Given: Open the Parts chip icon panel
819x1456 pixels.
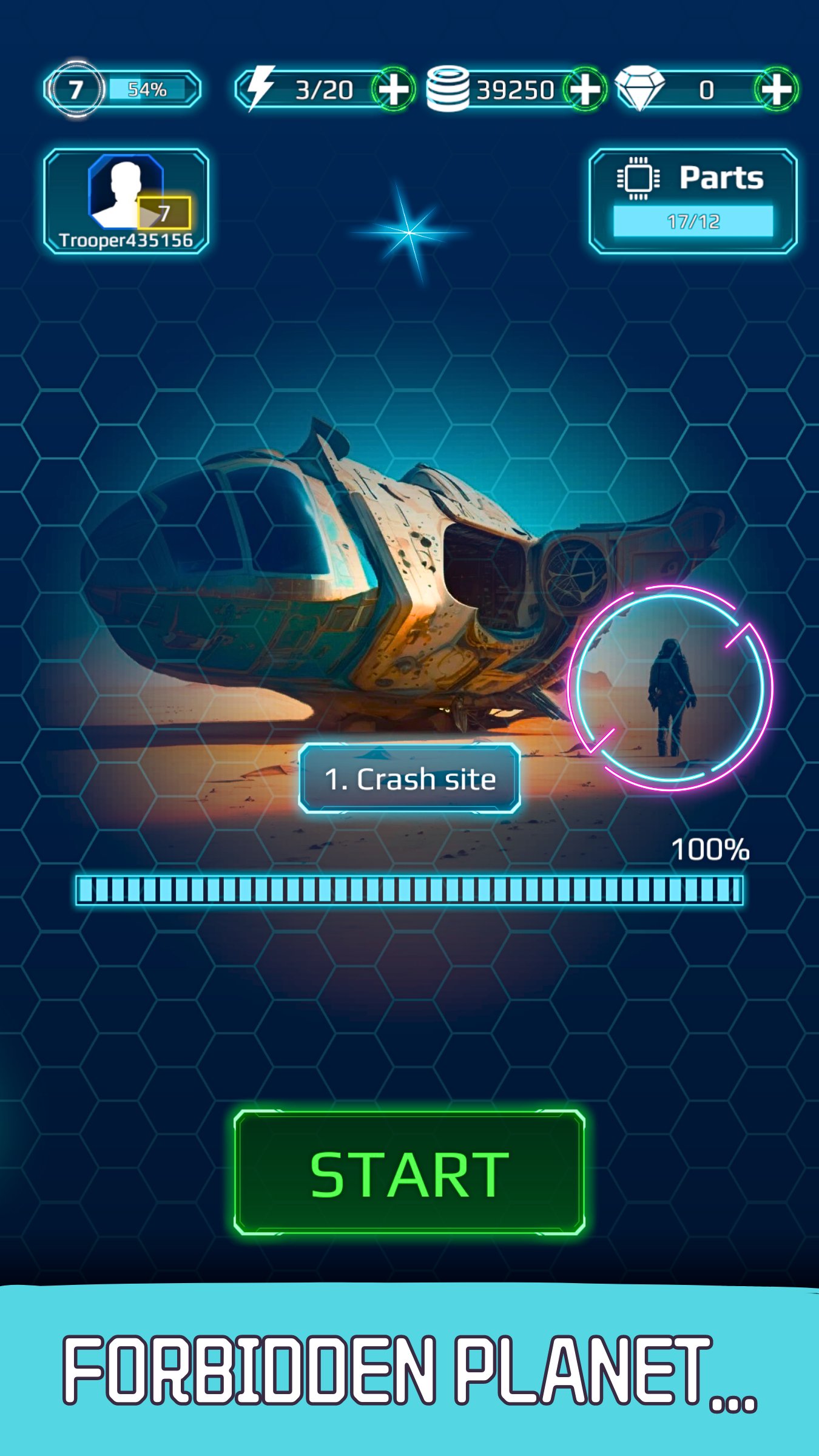Looking at the screenshot, I should click(639, 179).
